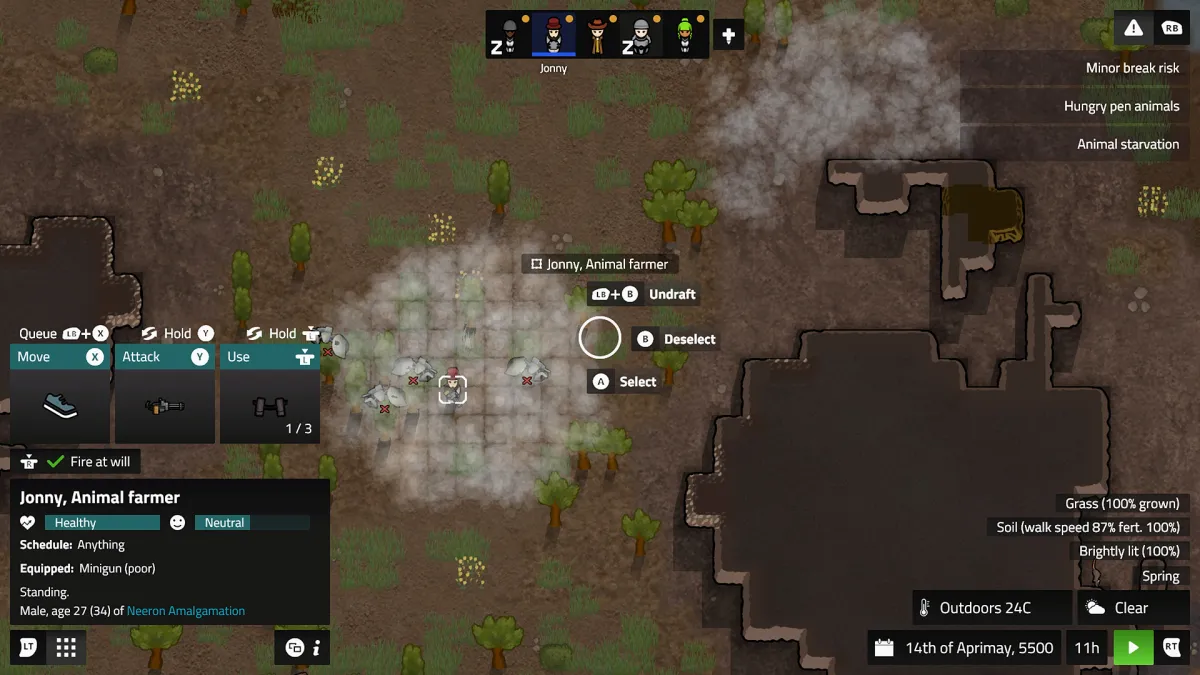Open the Minor break risk alert
The width and height of the screenshot is (1200, 675).
1132,68
